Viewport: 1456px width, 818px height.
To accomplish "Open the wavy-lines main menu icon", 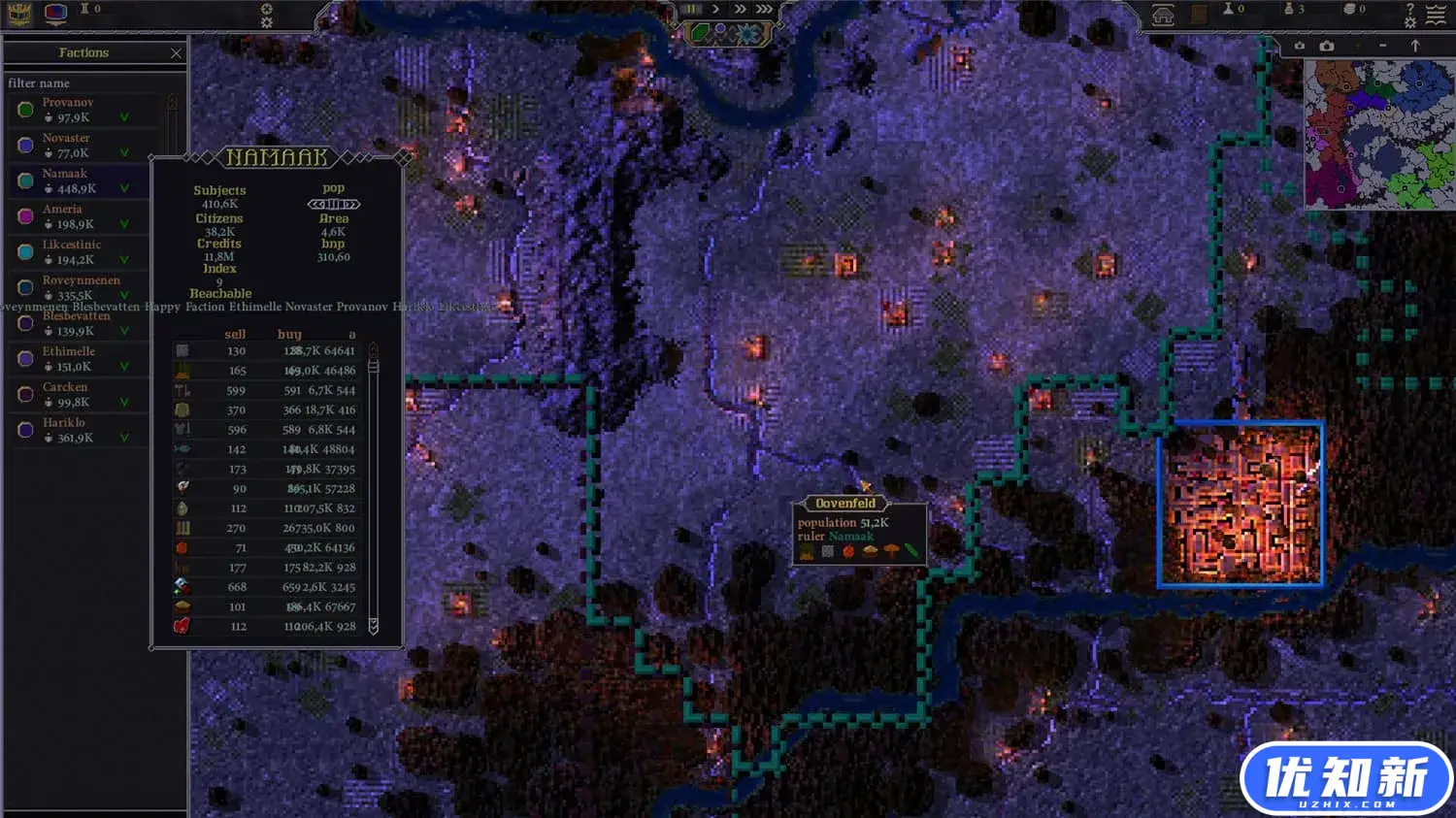I will pyautogui.click(x=1436, y=14).
